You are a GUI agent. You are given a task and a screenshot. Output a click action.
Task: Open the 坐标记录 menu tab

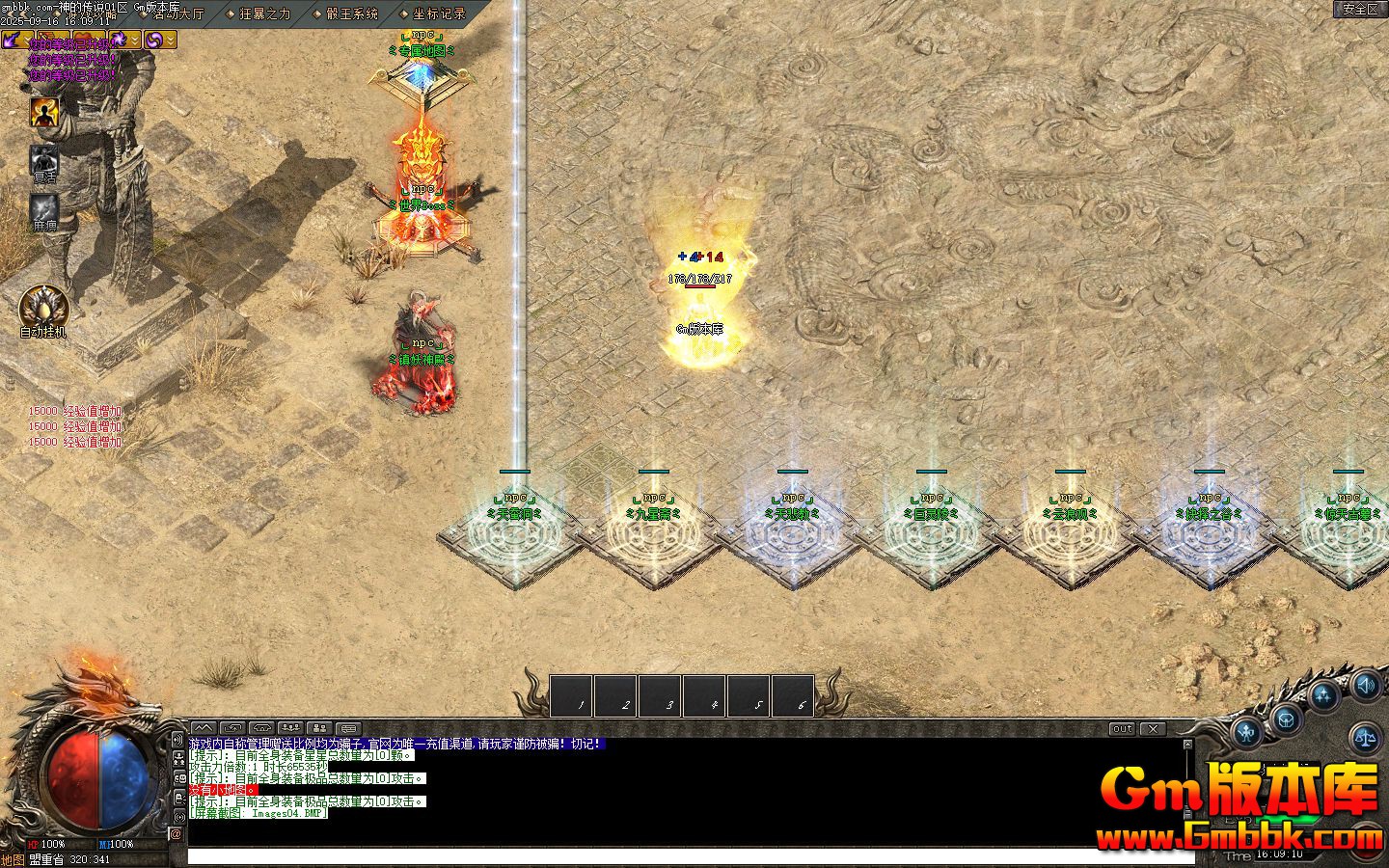click(439, 14)
